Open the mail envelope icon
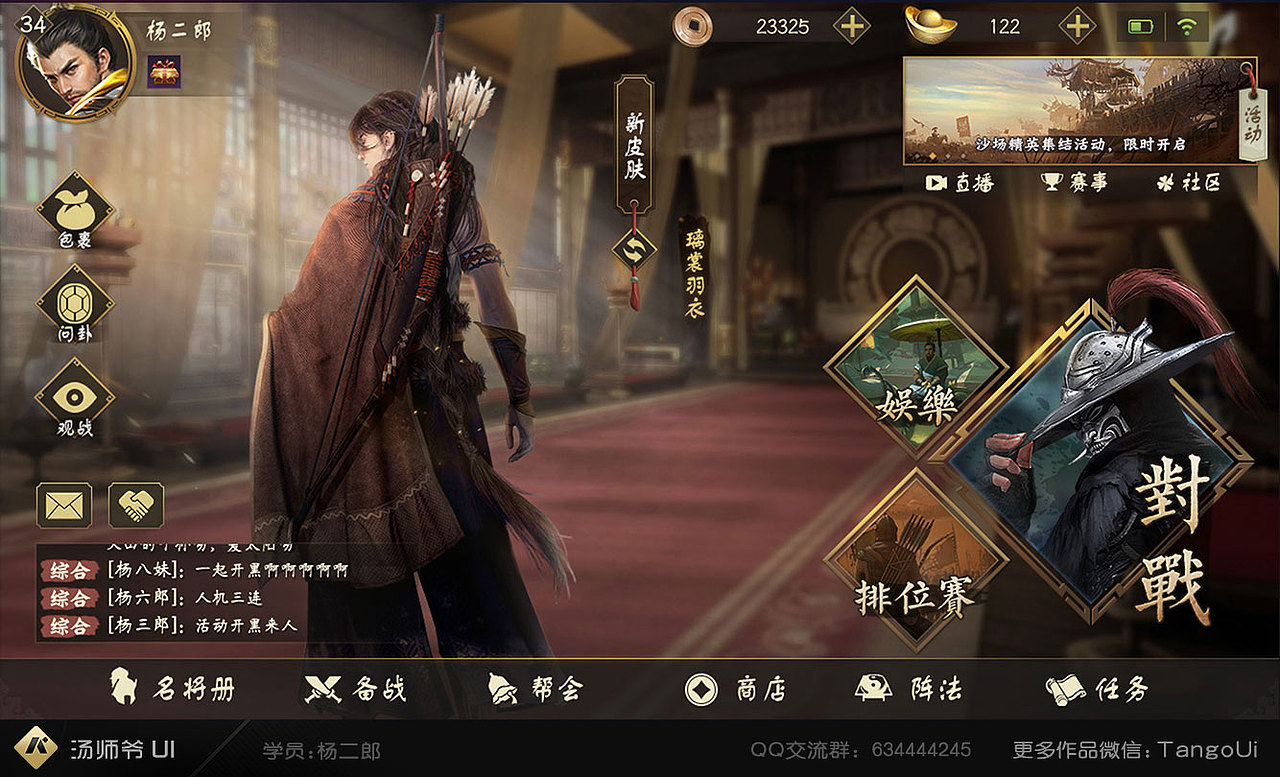This screenshot has width=1280, height=777. tap(62, 507)
